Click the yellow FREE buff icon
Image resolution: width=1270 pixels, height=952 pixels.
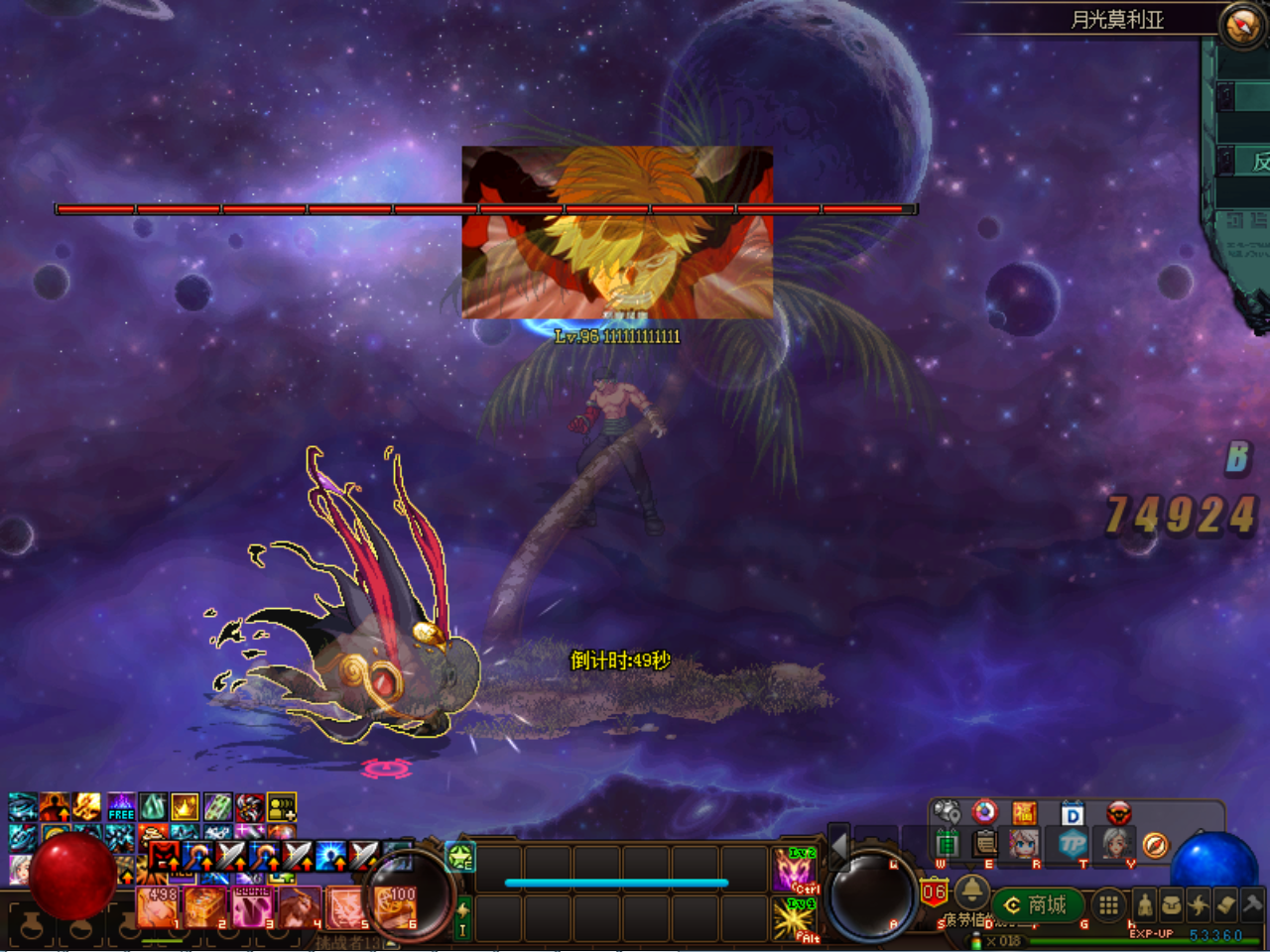coord(121,806)
